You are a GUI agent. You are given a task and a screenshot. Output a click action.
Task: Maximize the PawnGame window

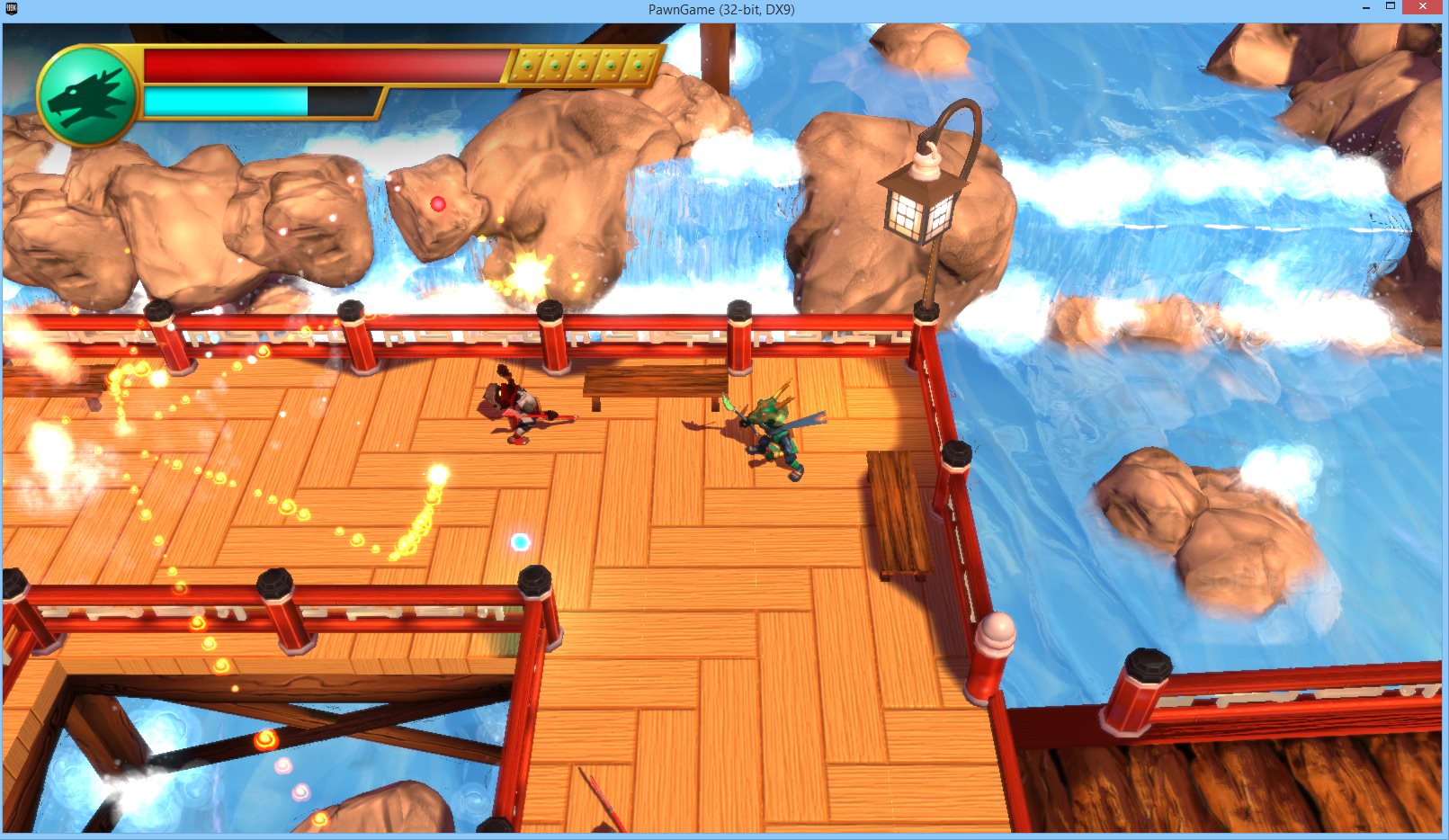[1390, 7]
